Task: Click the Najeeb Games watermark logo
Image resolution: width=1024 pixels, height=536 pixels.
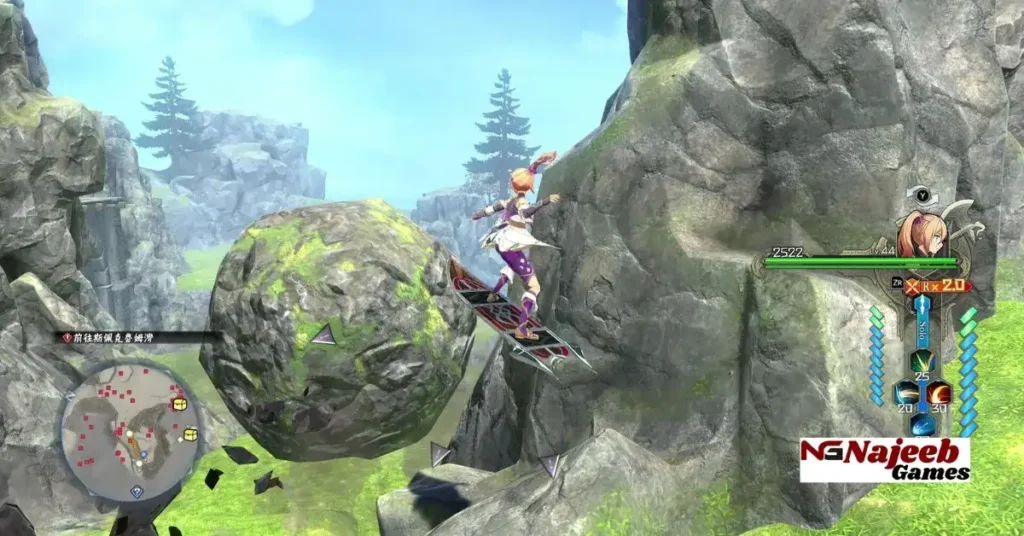Action: click(884, 459)
